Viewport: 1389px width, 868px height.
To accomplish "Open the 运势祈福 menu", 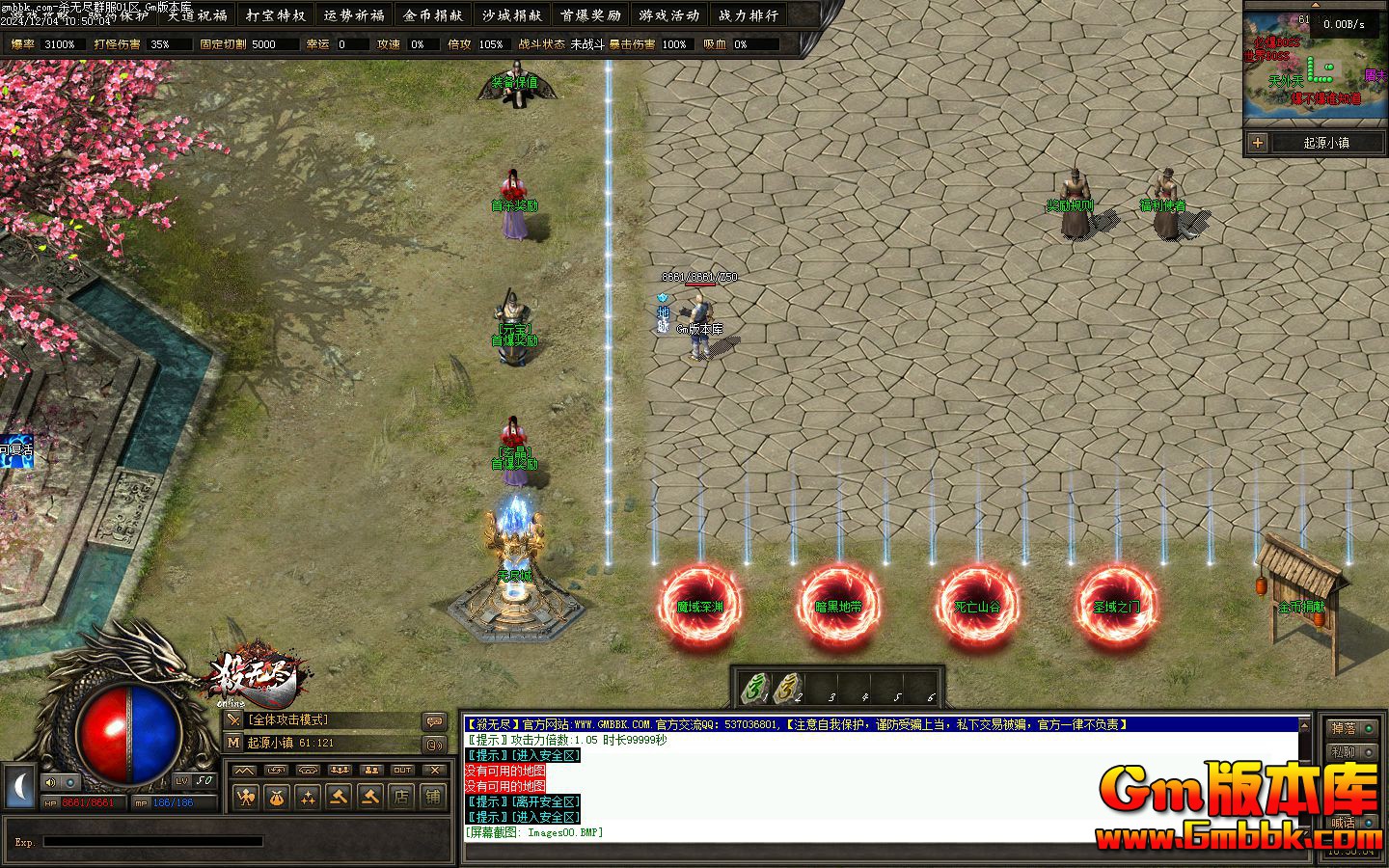I will click(354, 14).
